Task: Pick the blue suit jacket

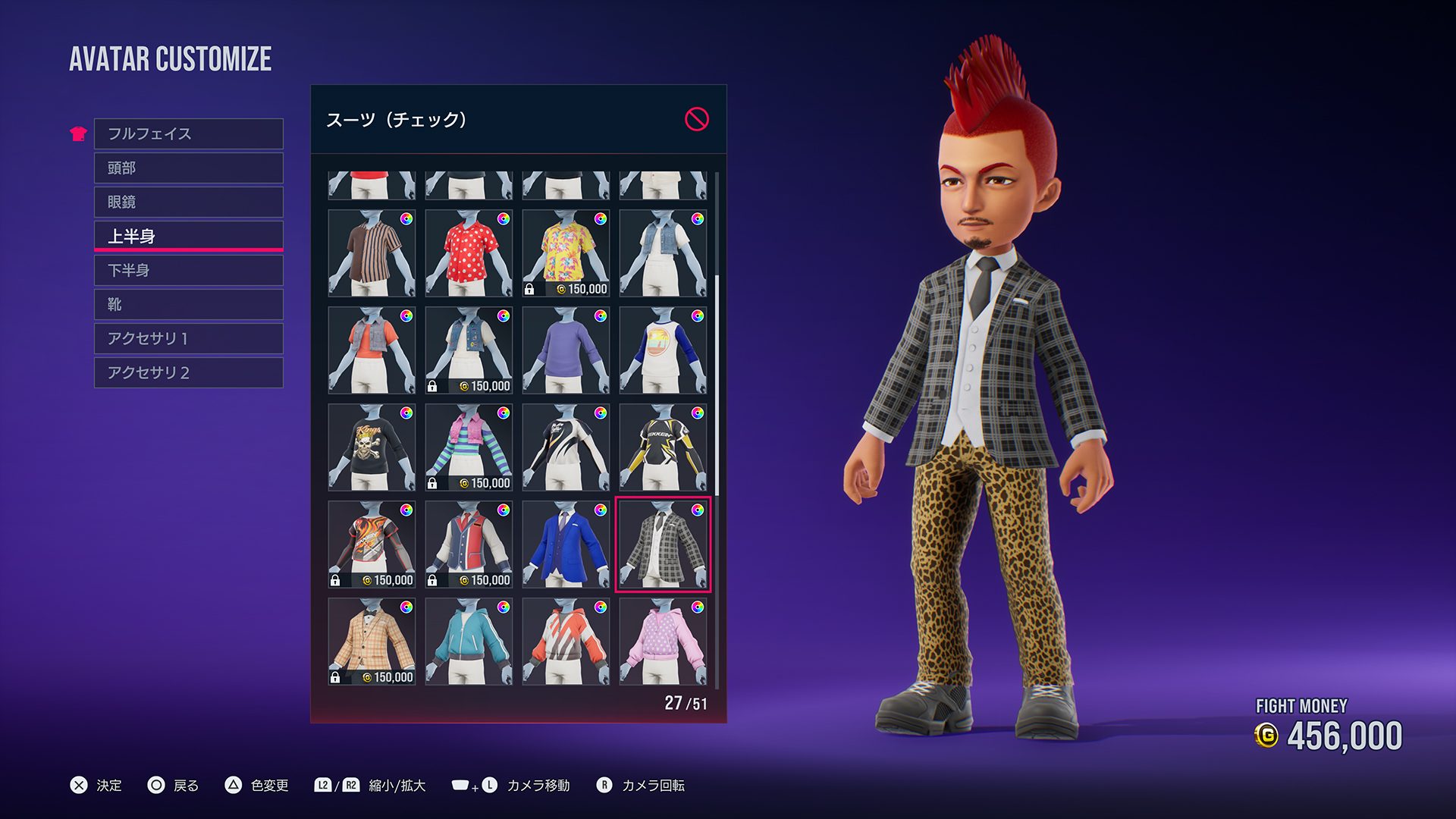Action: coord(565,544)
